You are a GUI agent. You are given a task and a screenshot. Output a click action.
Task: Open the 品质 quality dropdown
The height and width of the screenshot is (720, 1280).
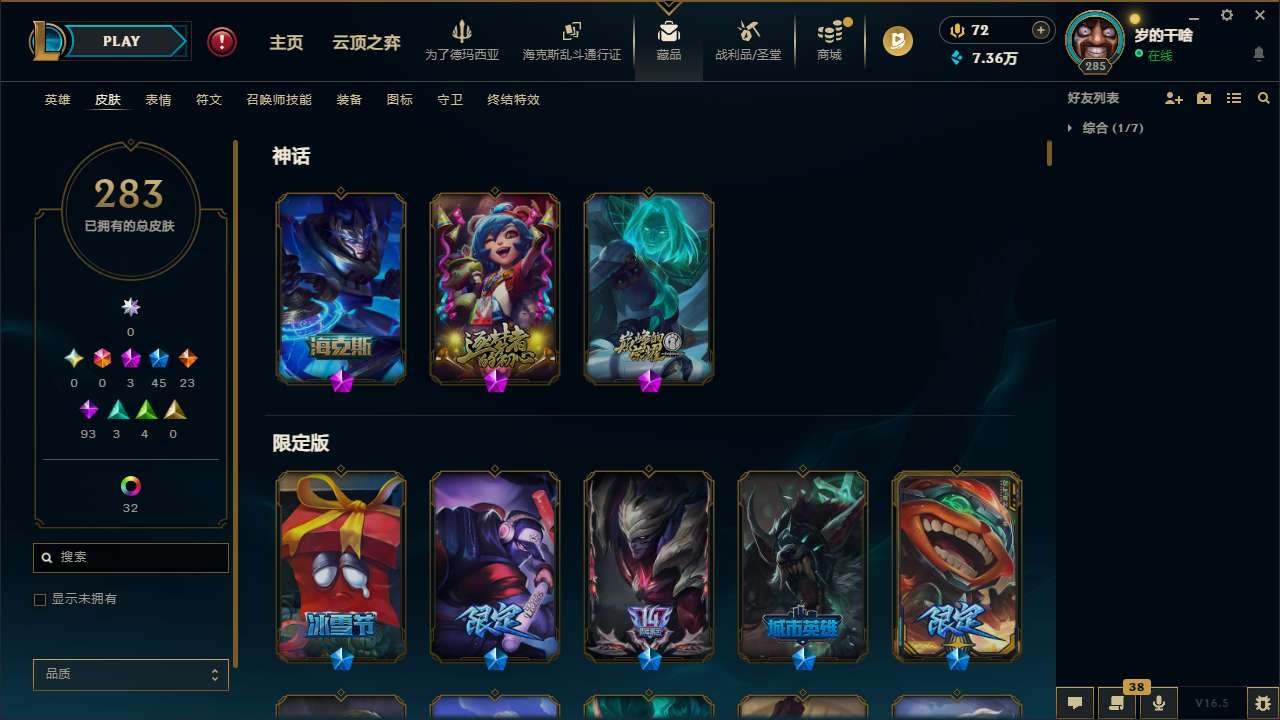[130, 674]
